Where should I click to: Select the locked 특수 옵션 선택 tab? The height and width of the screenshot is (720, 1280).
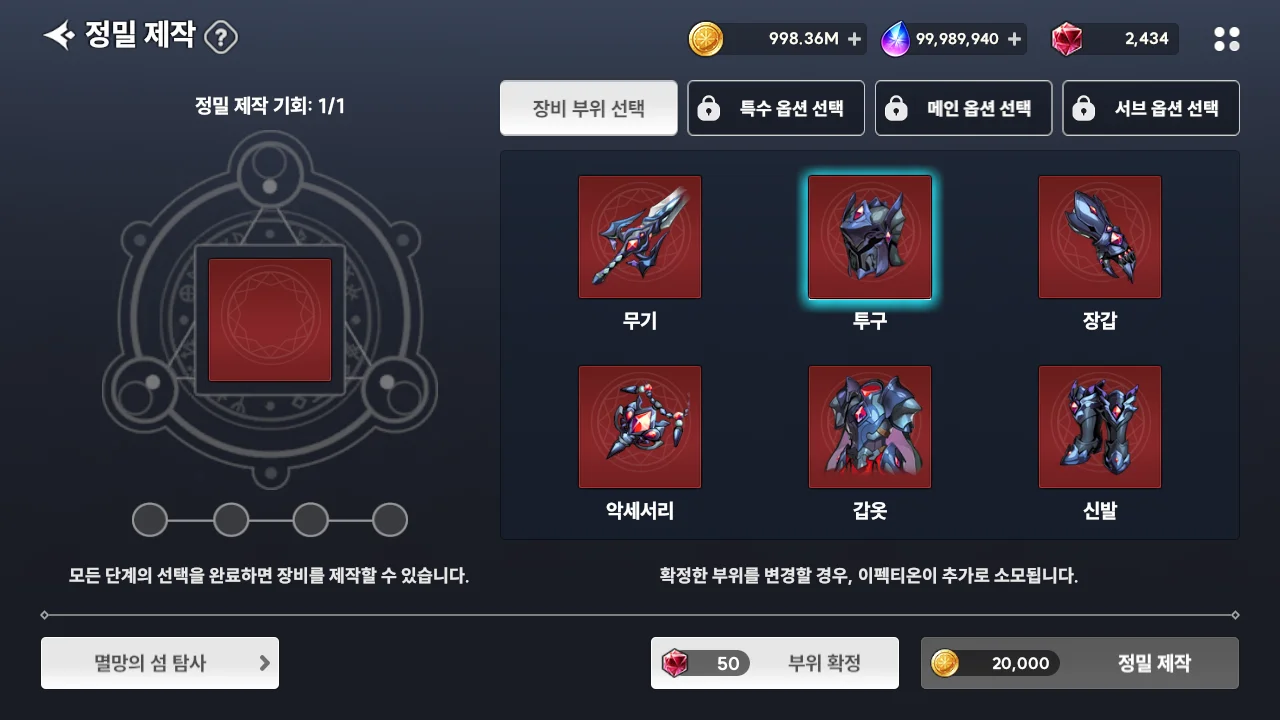click(776, 108)
